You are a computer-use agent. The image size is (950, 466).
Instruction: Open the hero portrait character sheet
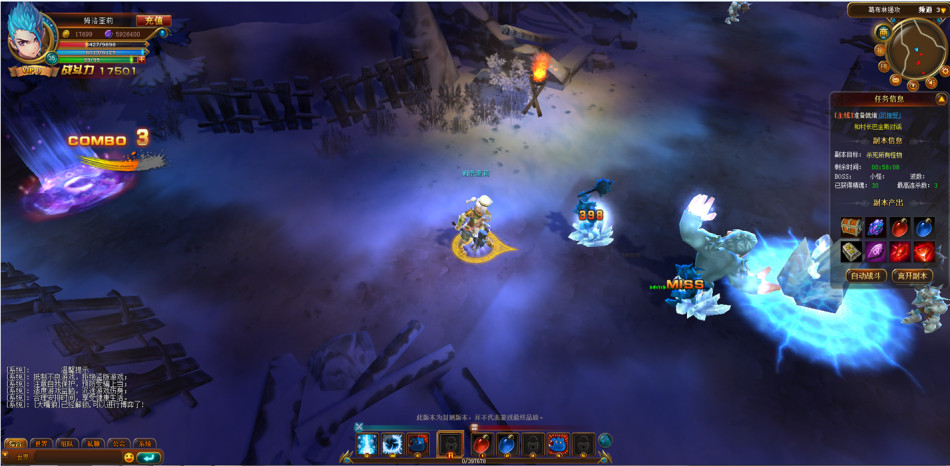click(27, 39)
